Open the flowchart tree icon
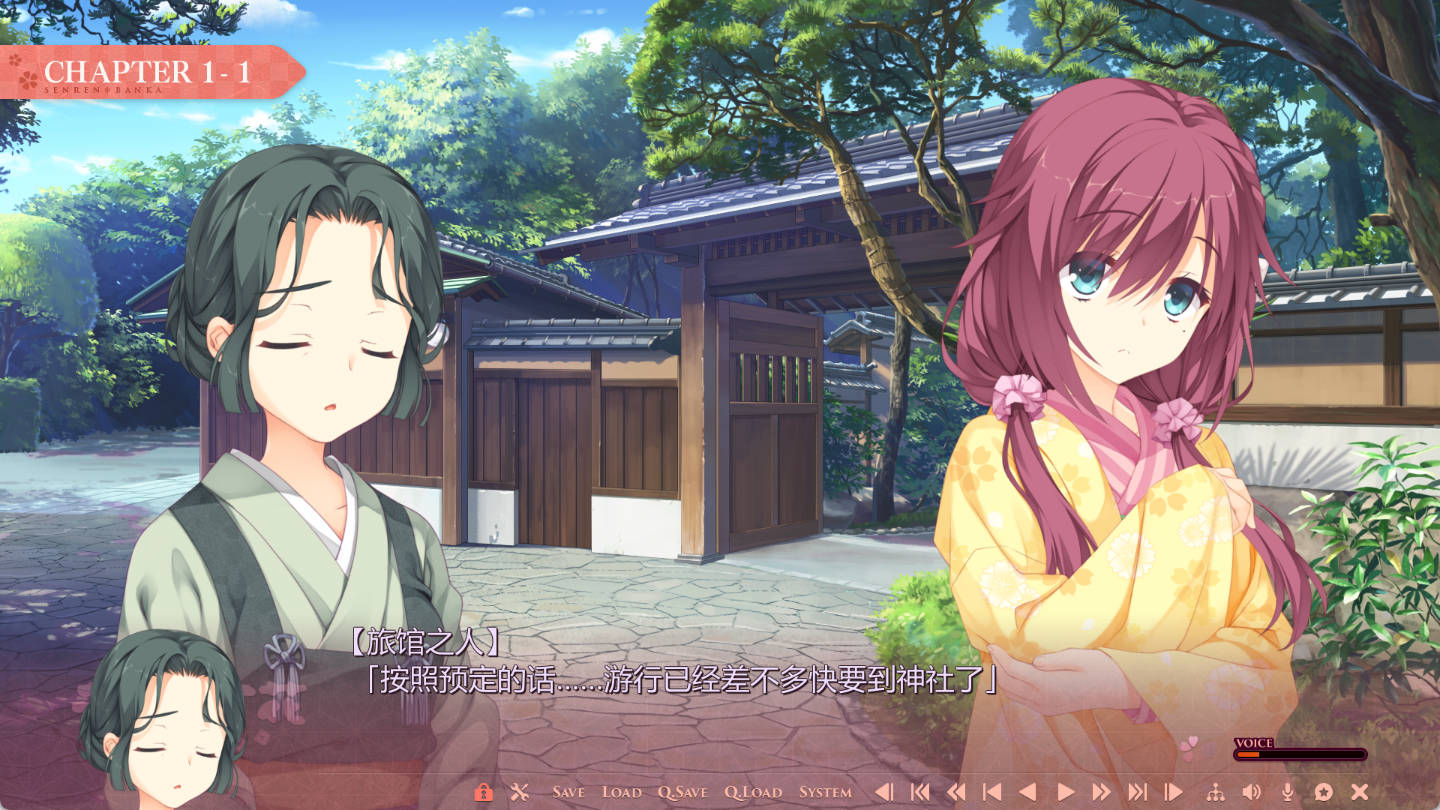 click(x=1216, y=792)
